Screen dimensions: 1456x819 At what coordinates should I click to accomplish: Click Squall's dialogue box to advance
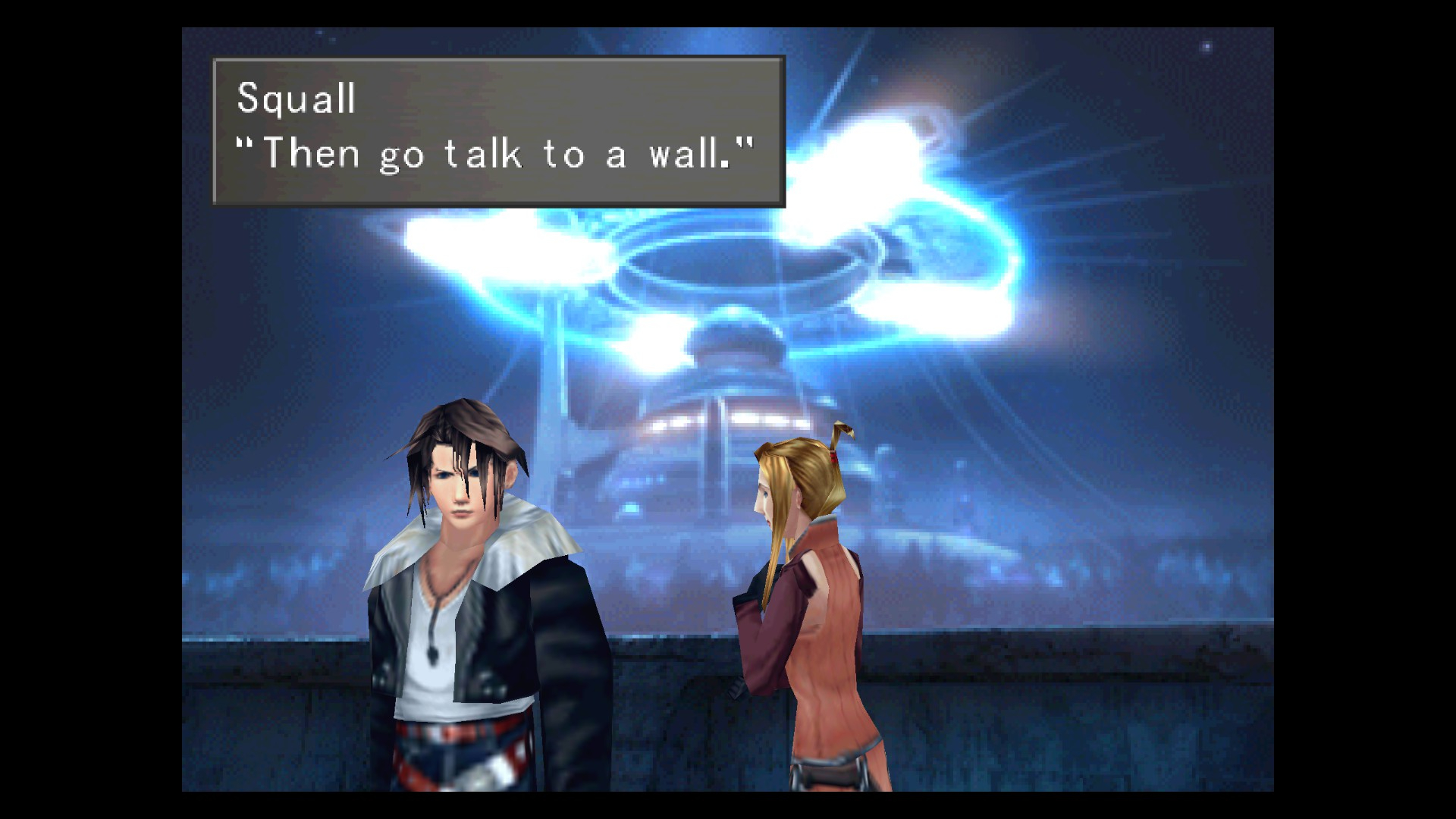[x=498, y=131]
